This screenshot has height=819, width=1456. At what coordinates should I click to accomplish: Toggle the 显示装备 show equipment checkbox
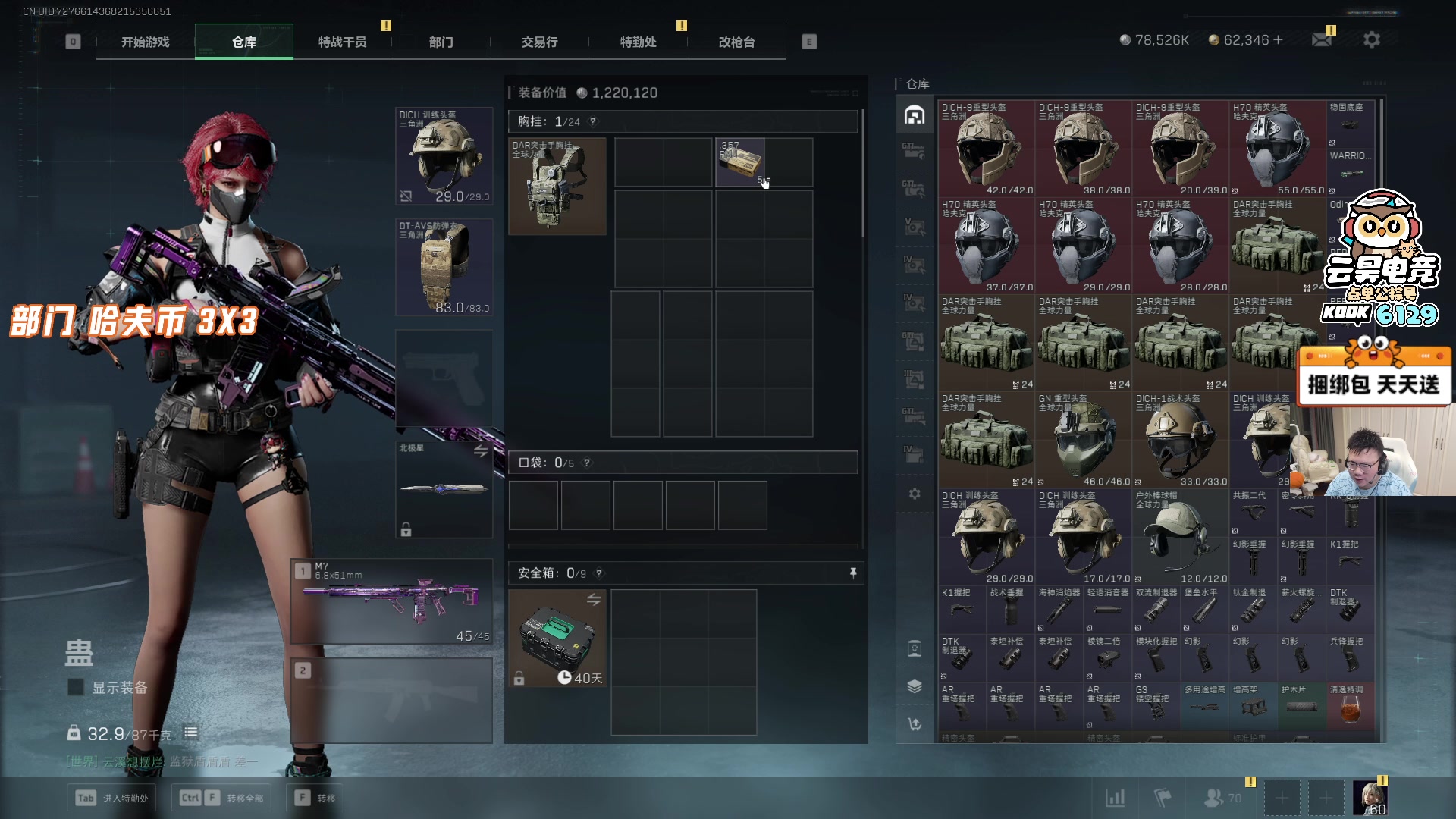[76, 687]
